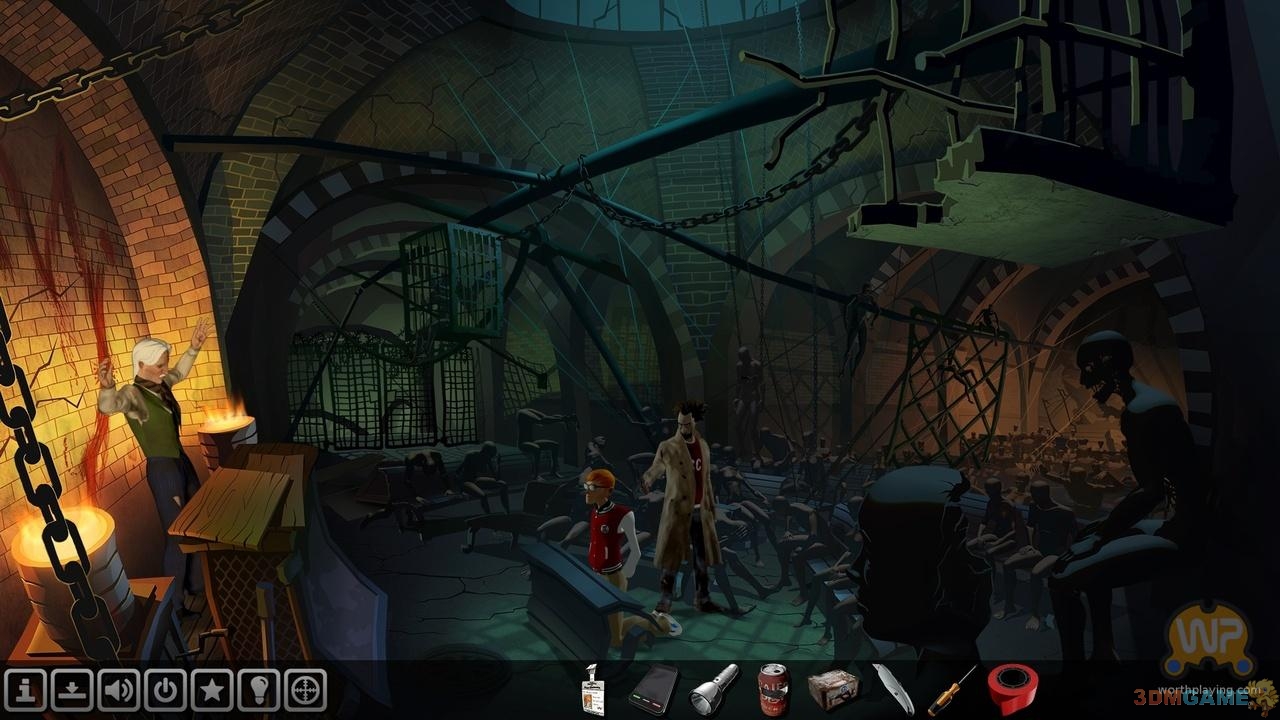The width and height of the screenshot is (1280, 720).
Task: Open the info button in the toolbar
Action: pos(24,690)
